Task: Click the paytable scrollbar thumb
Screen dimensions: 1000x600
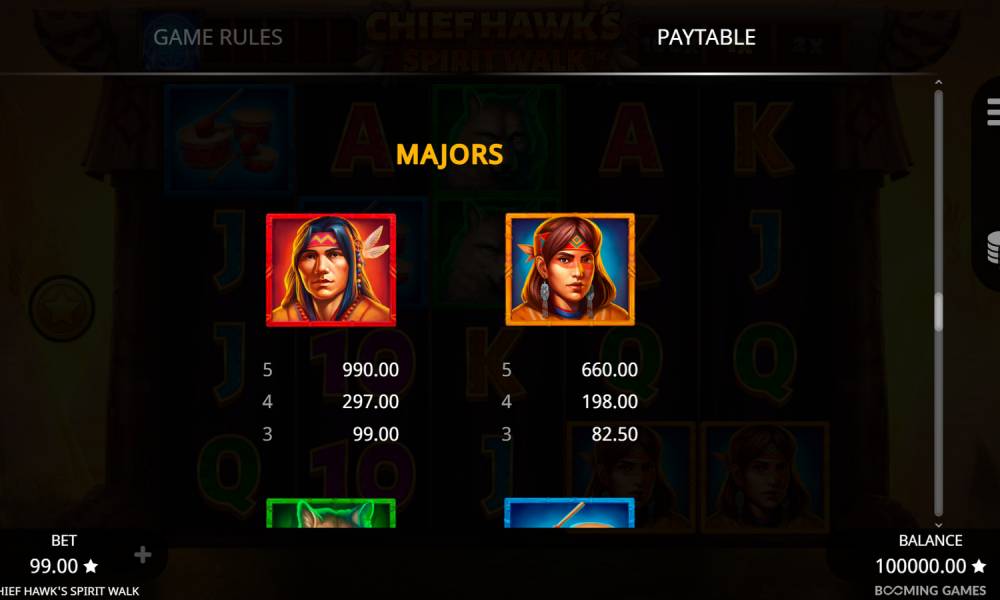Action: (938, 312)
